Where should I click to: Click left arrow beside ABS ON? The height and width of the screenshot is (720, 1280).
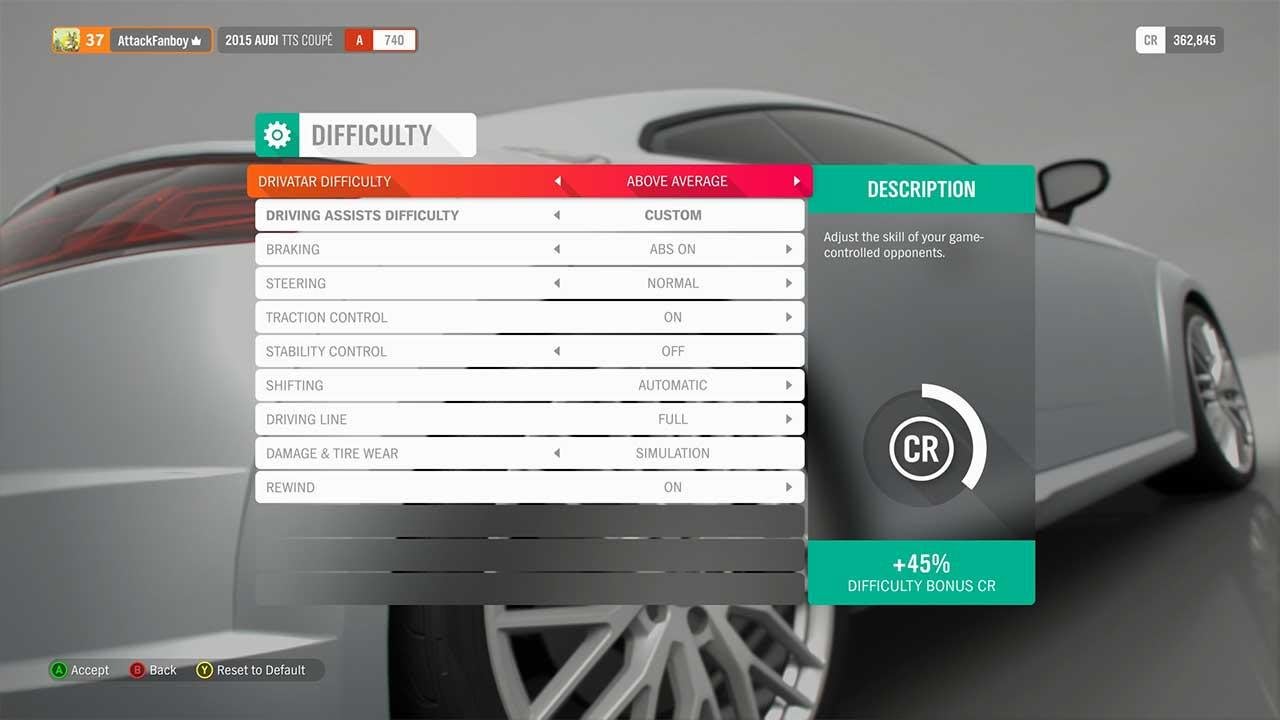pos(557,249)
